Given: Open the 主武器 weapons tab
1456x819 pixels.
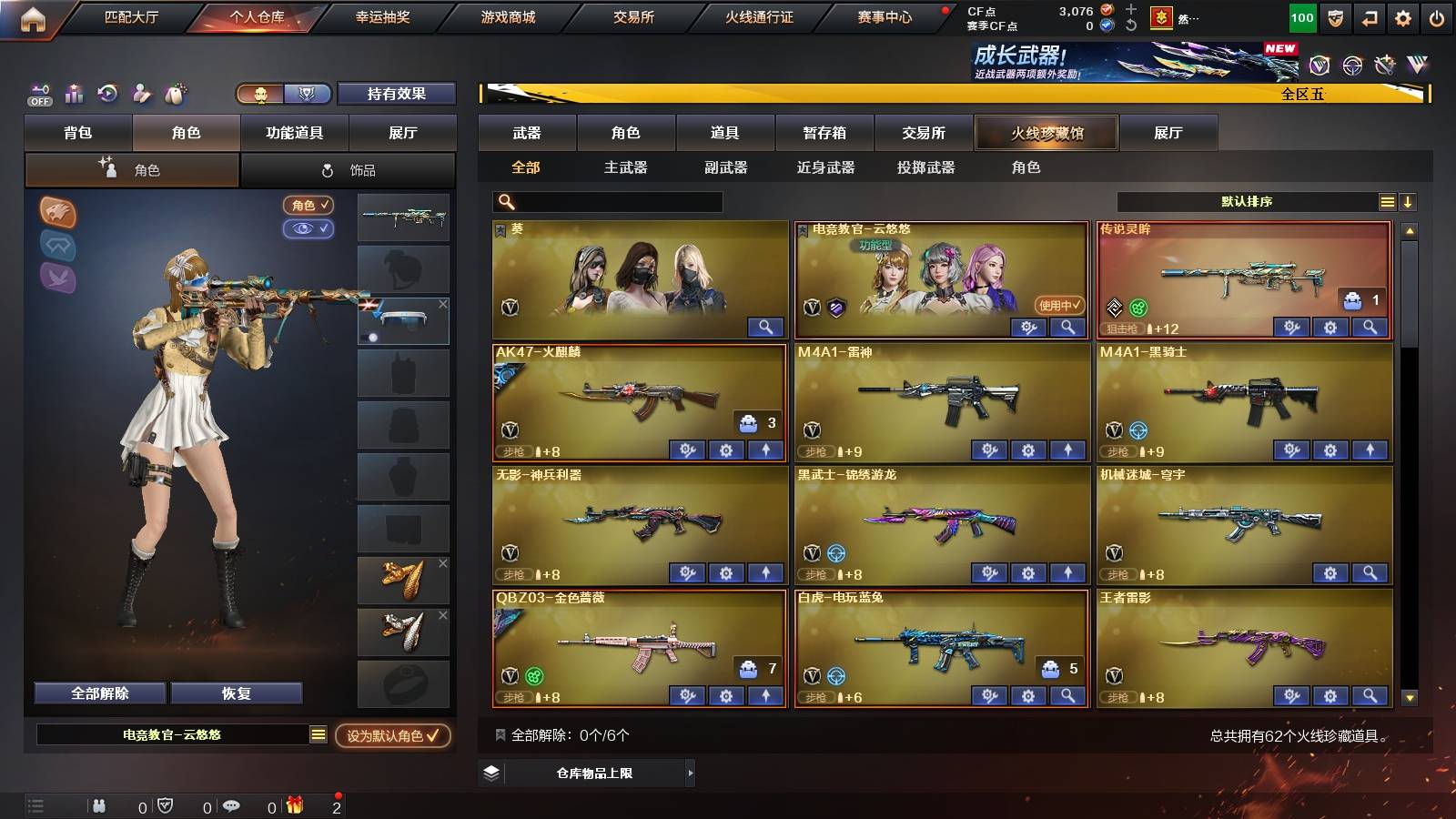Looking at the screenshot, I should click(625, 167).
